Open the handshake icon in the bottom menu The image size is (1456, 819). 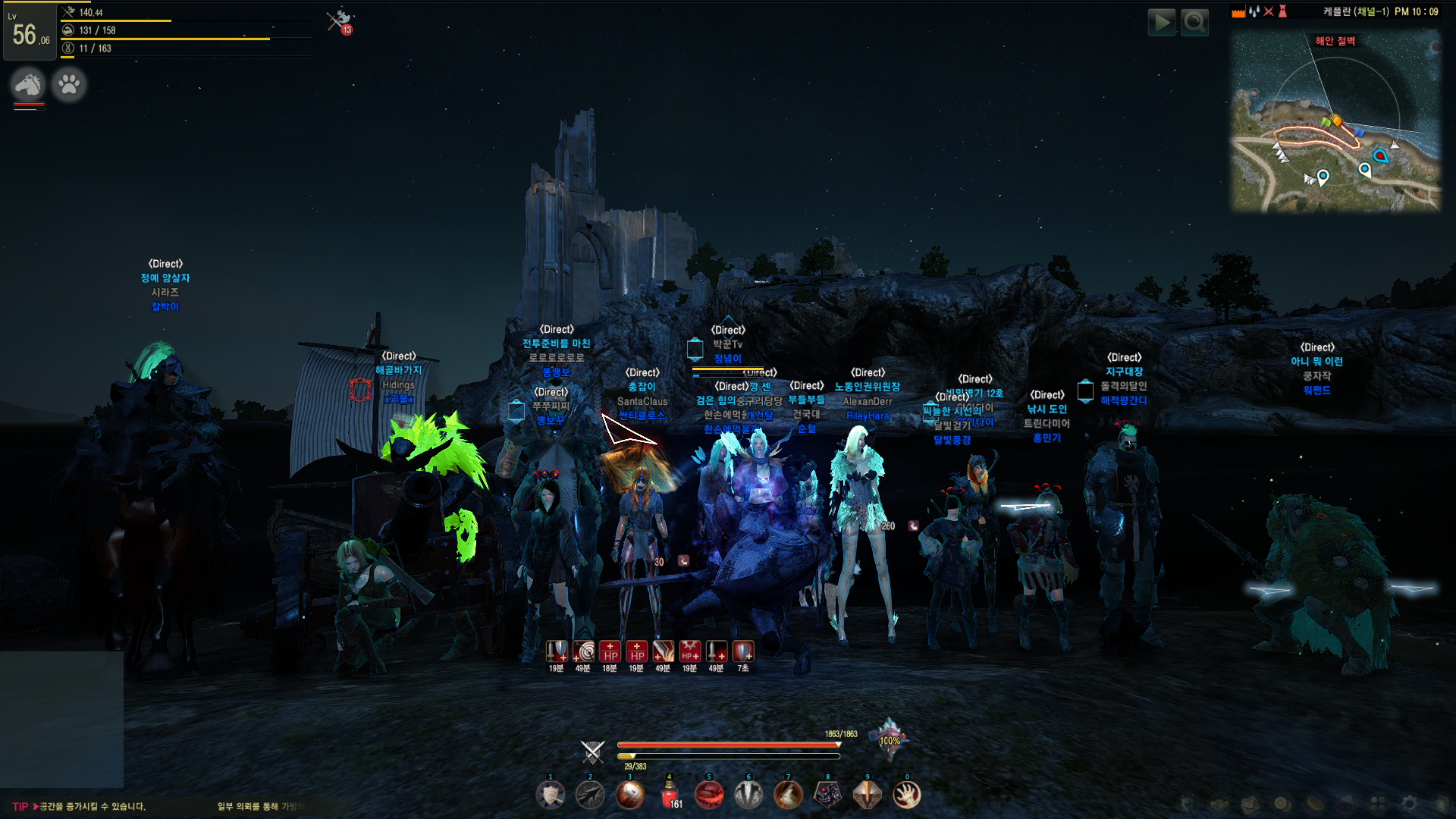pyautogui.click(x=1219, y=803)
